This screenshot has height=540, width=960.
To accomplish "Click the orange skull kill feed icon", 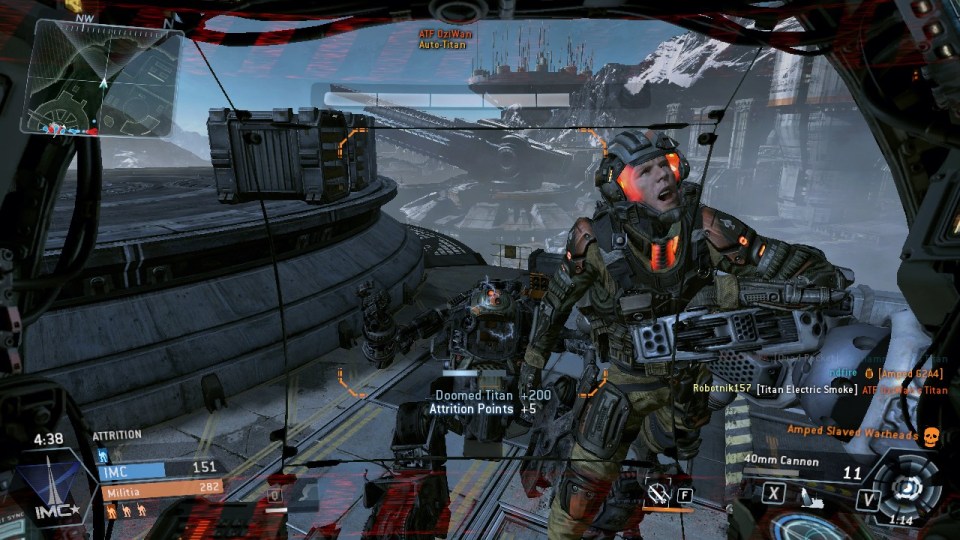I will 930,437.
